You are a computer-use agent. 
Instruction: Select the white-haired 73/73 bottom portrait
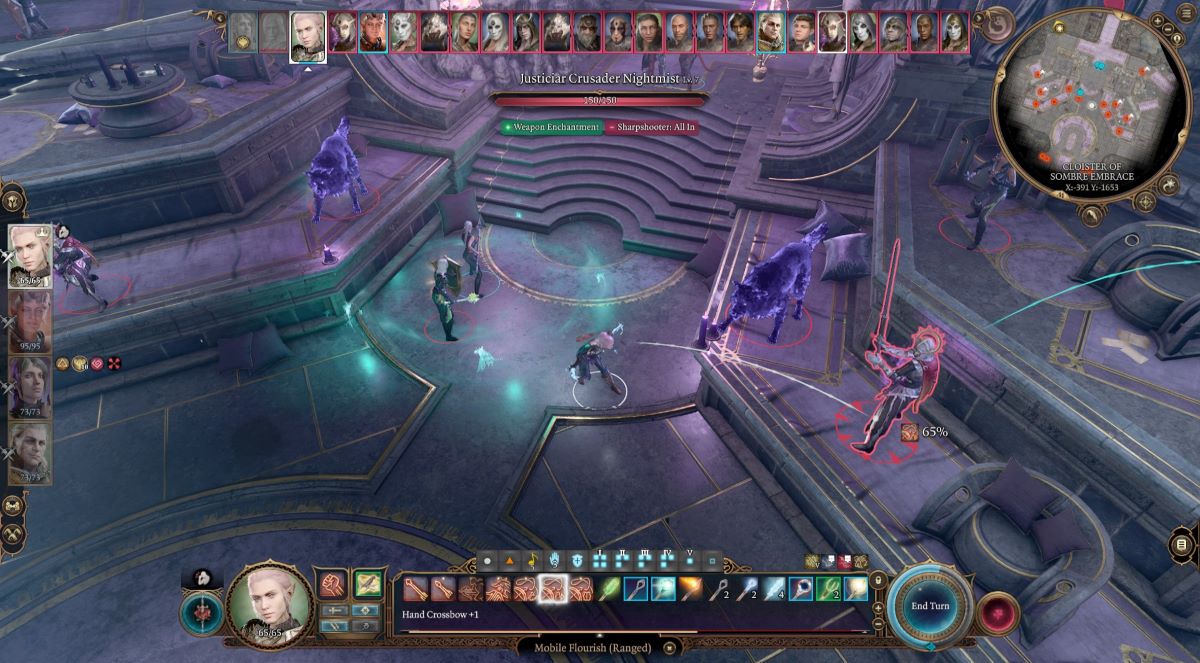click(29, 451)
